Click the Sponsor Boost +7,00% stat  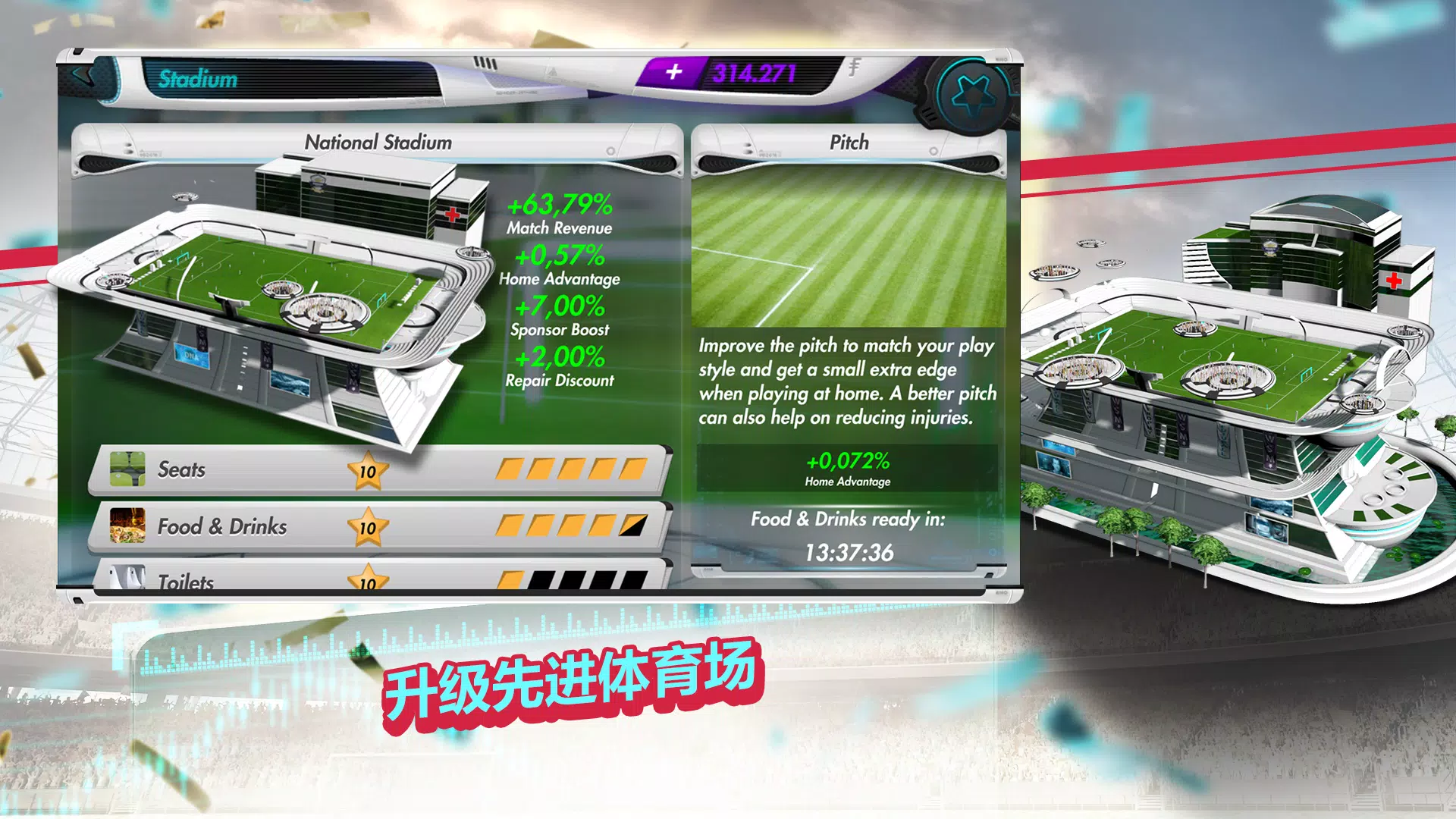[560, 317]
